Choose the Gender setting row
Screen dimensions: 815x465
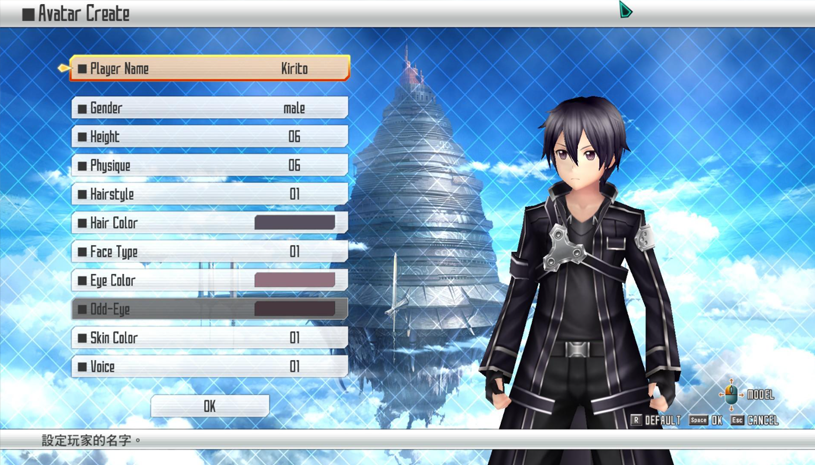click(210, 108)
